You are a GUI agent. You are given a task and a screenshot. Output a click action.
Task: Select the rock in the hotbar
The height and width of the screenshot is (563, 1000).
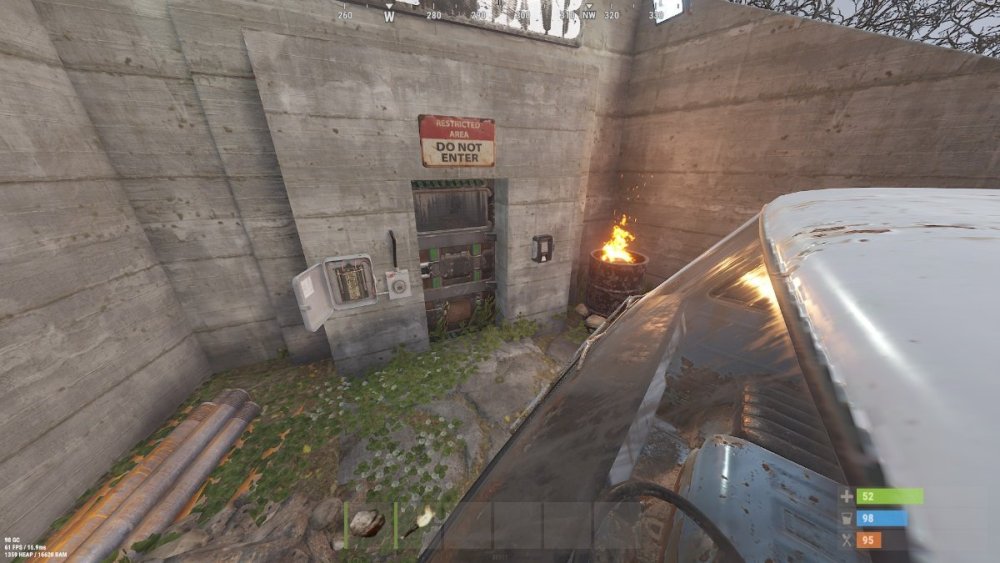tap(367, 523)
